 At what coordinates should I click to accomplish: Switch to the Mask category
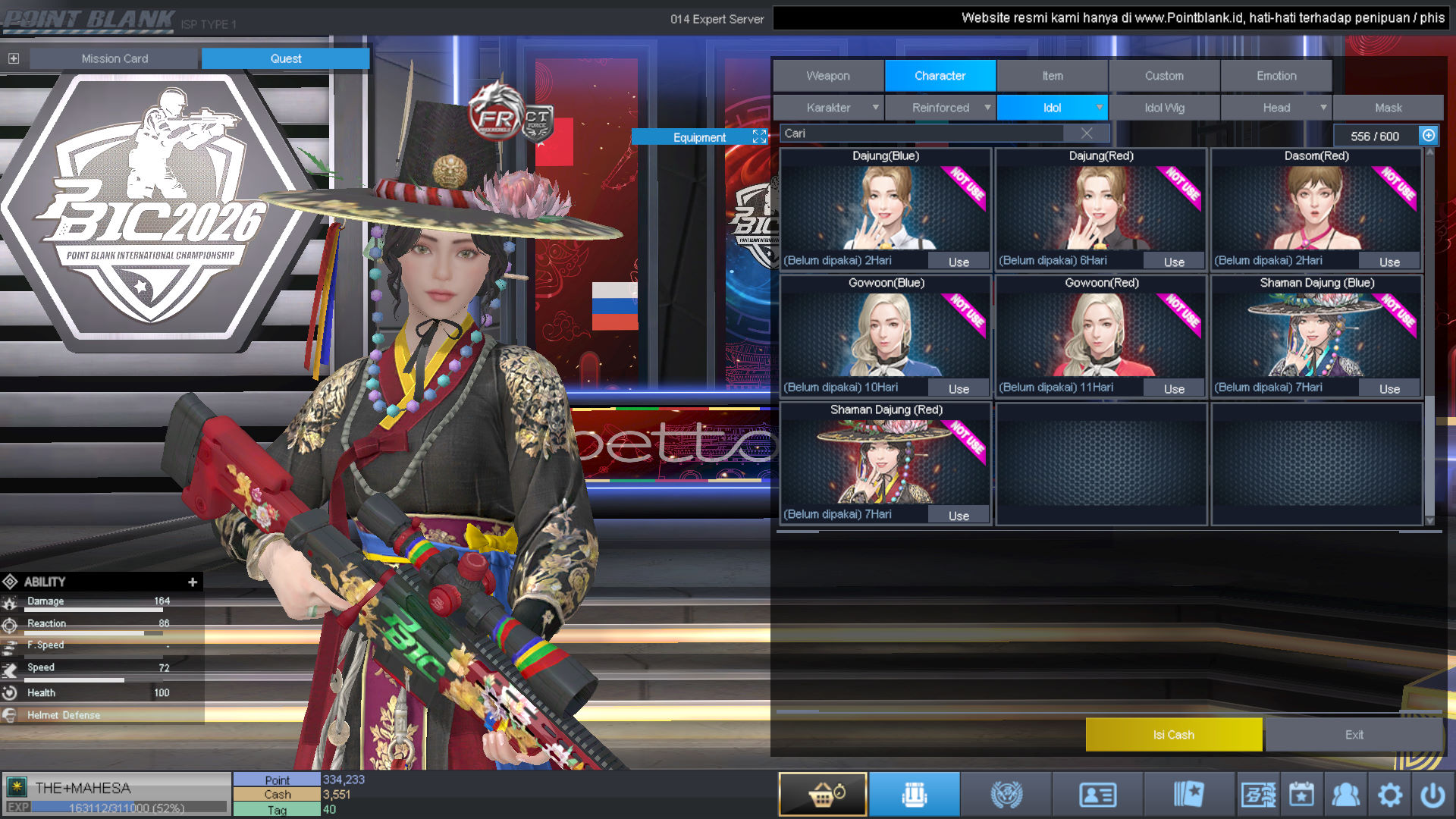[1388, 108]
